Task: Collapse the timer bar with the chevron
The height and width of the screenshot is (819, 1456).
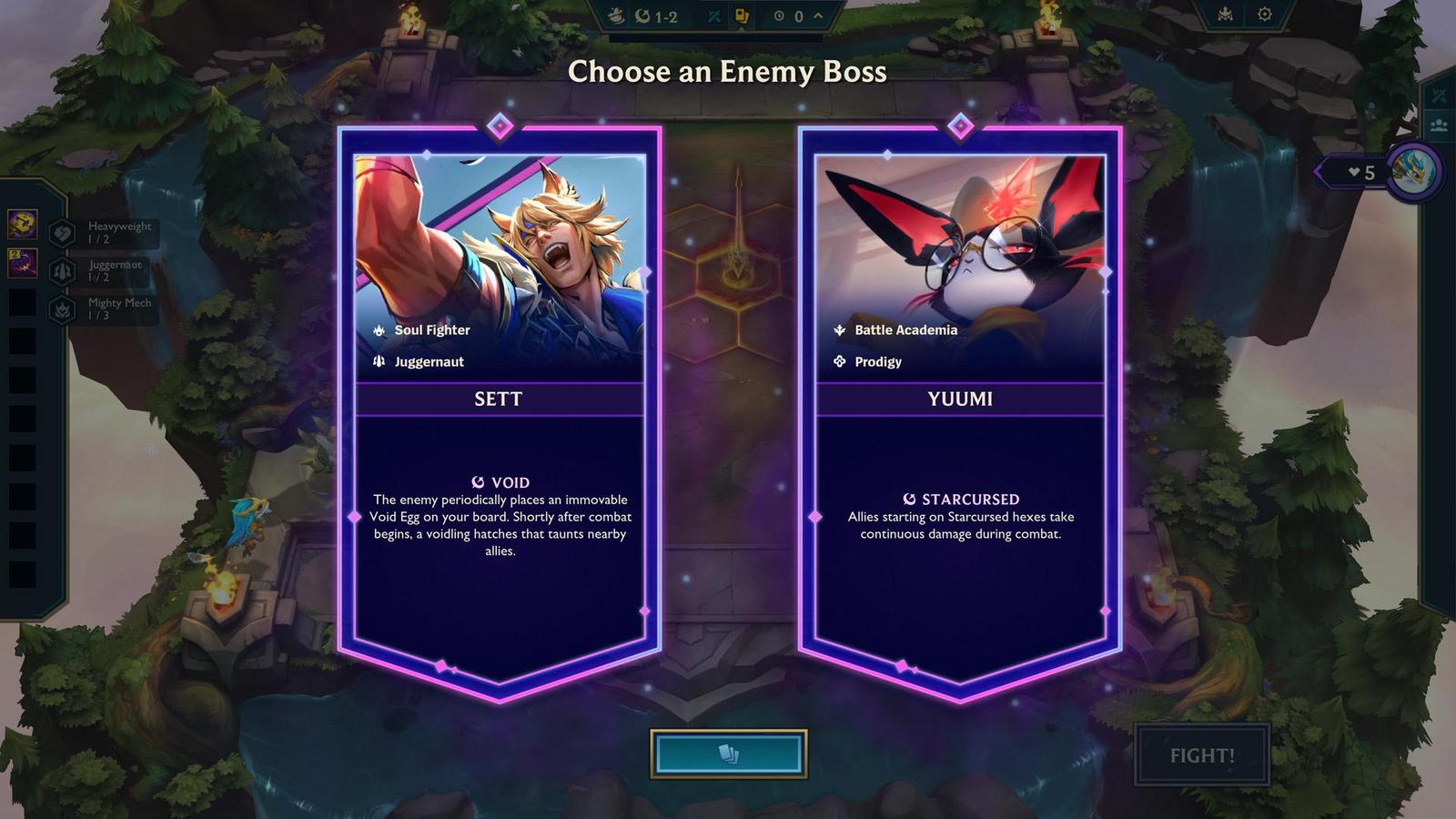Action: coord(818,15)
